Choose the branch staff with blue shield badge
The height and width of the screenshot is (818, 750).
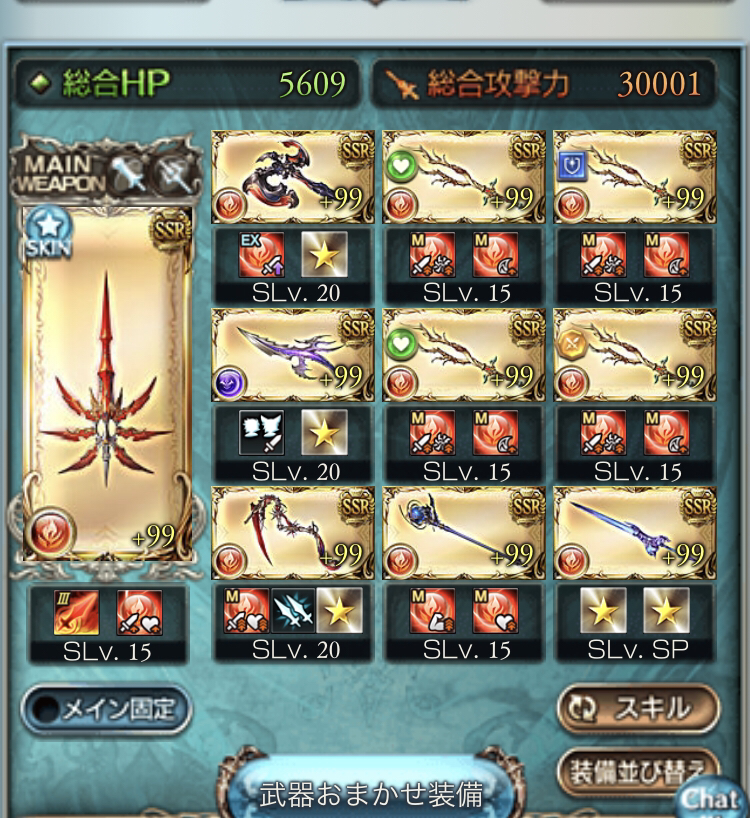[x=634, y=177]
